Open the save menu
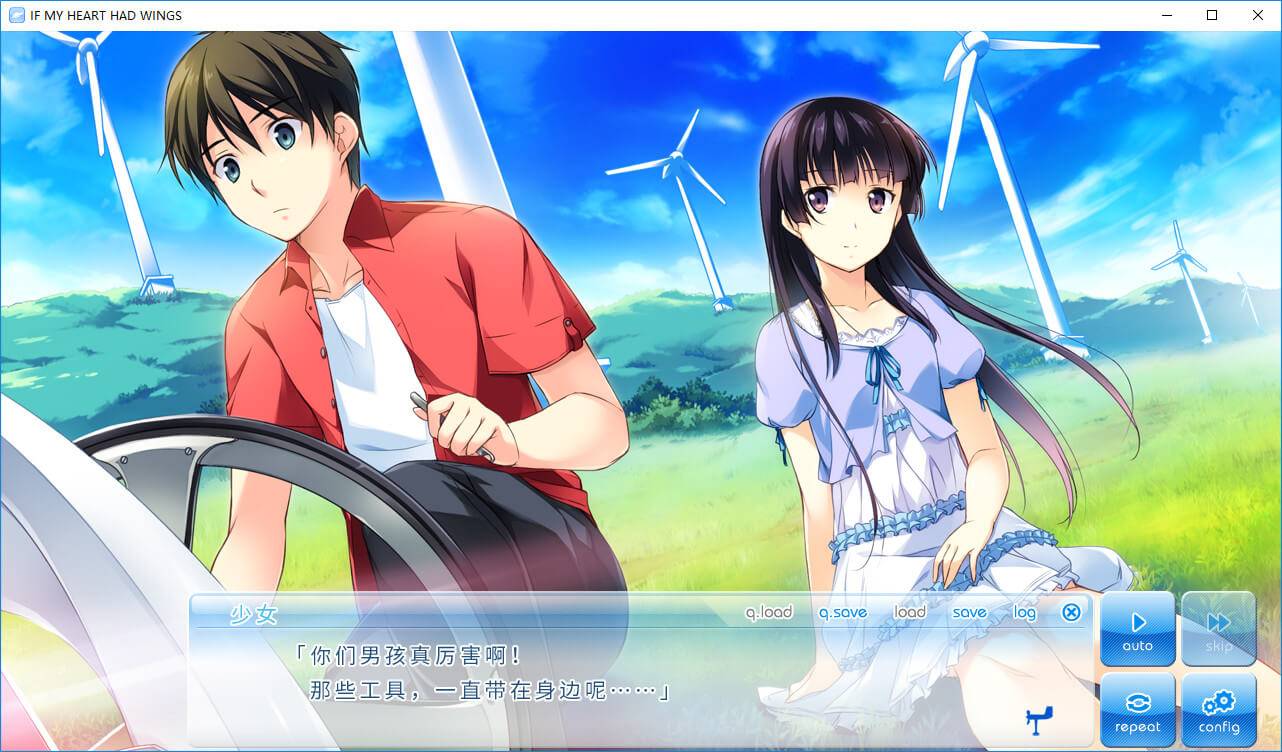 [969, 612]
